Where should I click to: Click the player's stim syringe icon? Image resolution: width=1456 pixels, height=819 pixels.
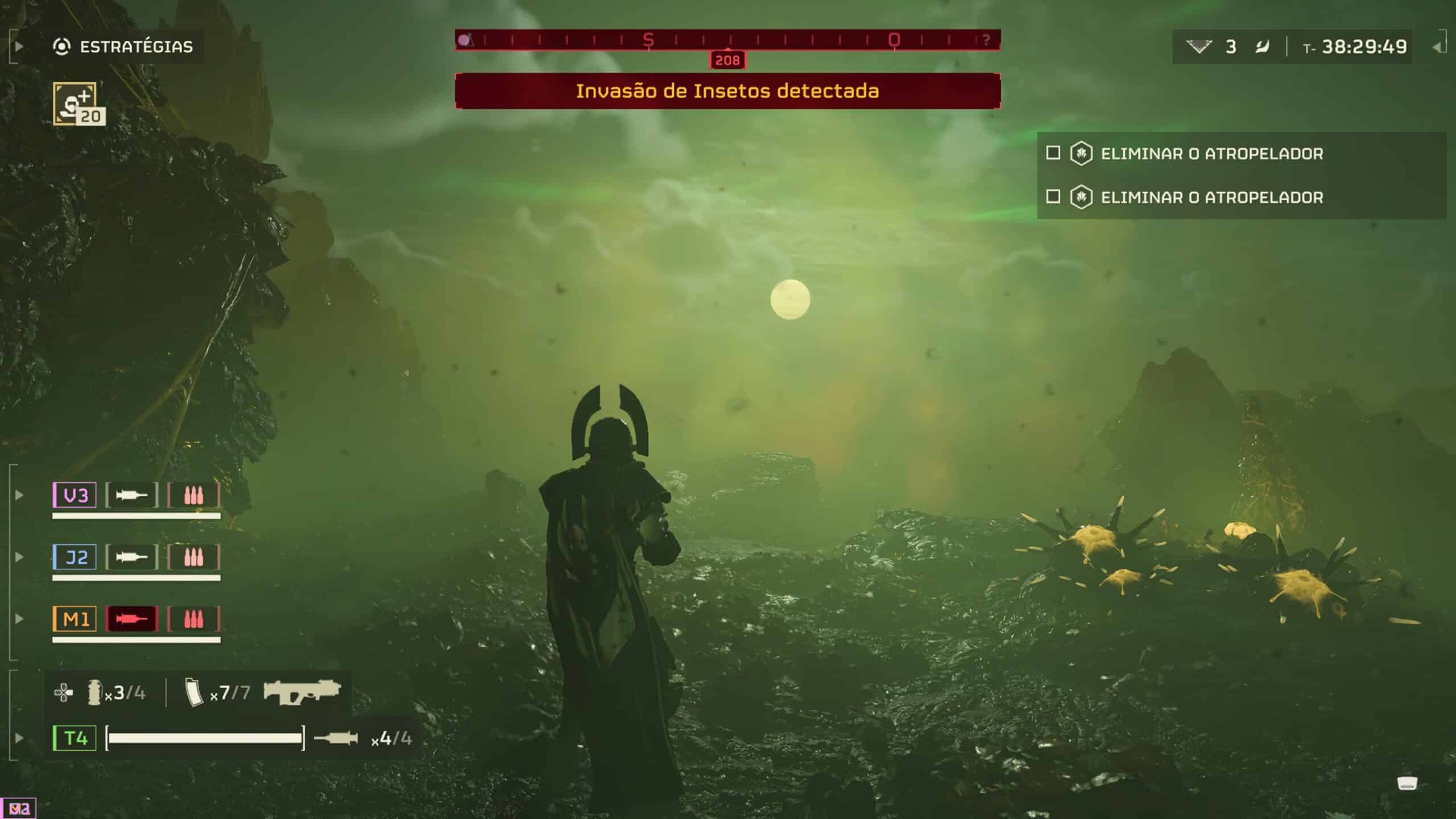[336, 738]
